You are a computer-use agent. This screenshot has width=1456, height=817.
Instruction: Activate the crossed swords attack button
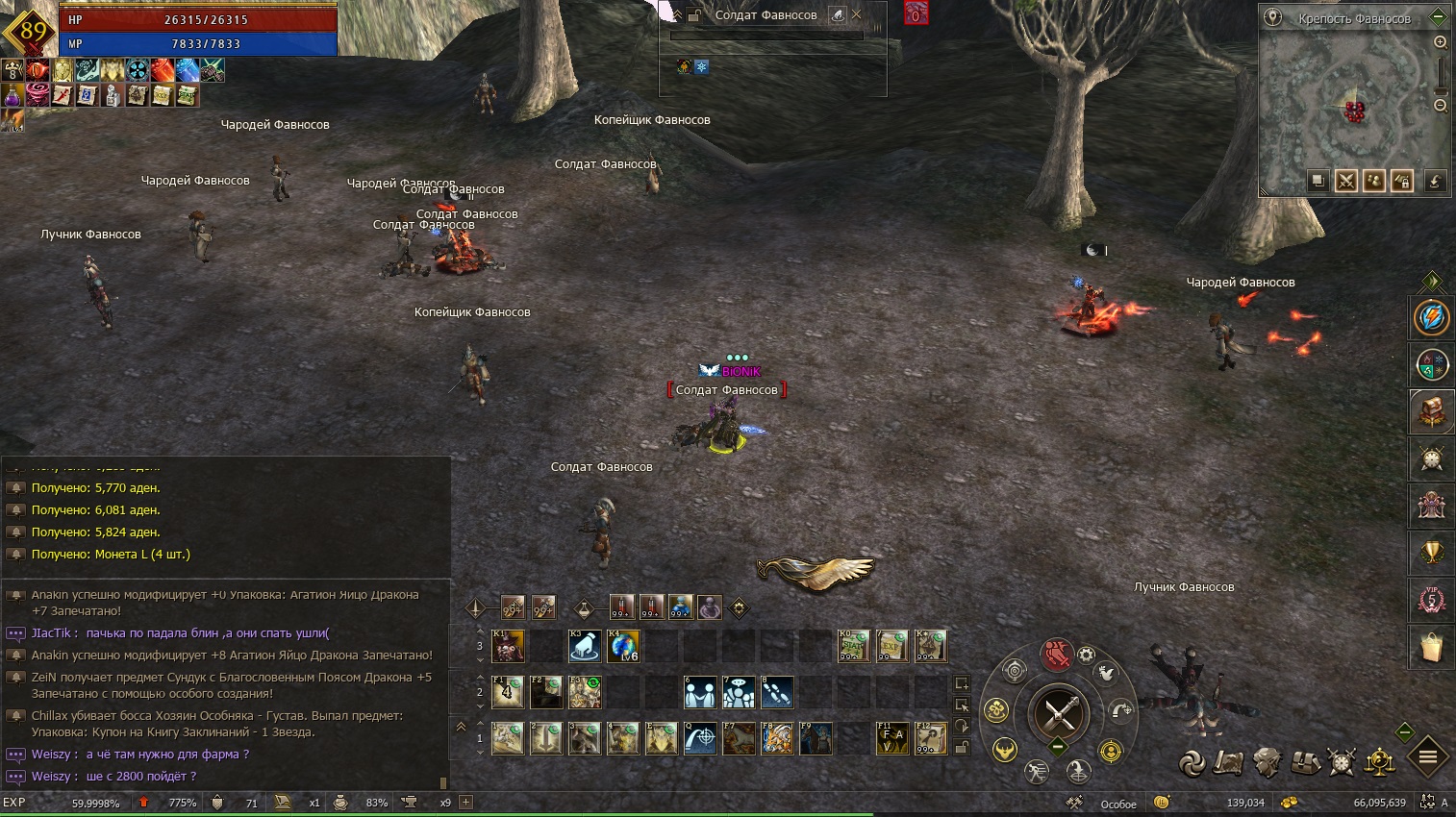tap(1058, 713)
